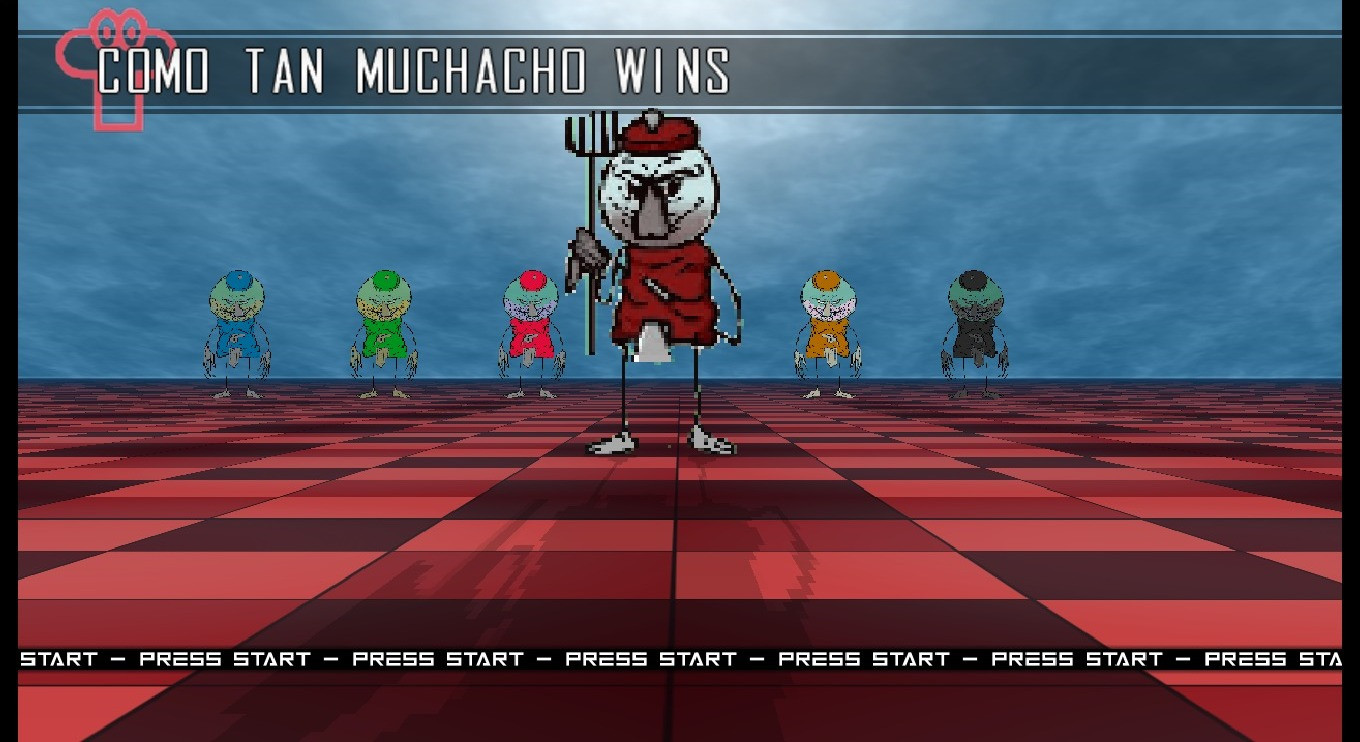Click the winner's red beret

[x=662, y=135]
